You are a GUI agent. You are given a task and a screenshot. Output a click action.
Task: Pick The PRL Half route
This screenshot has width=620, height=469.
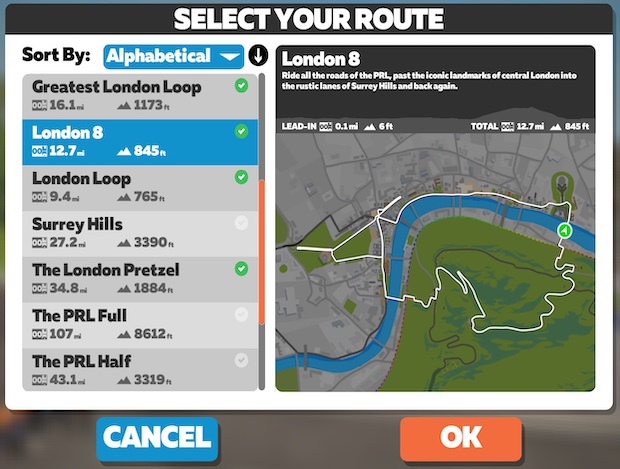(x=140, y=368)
